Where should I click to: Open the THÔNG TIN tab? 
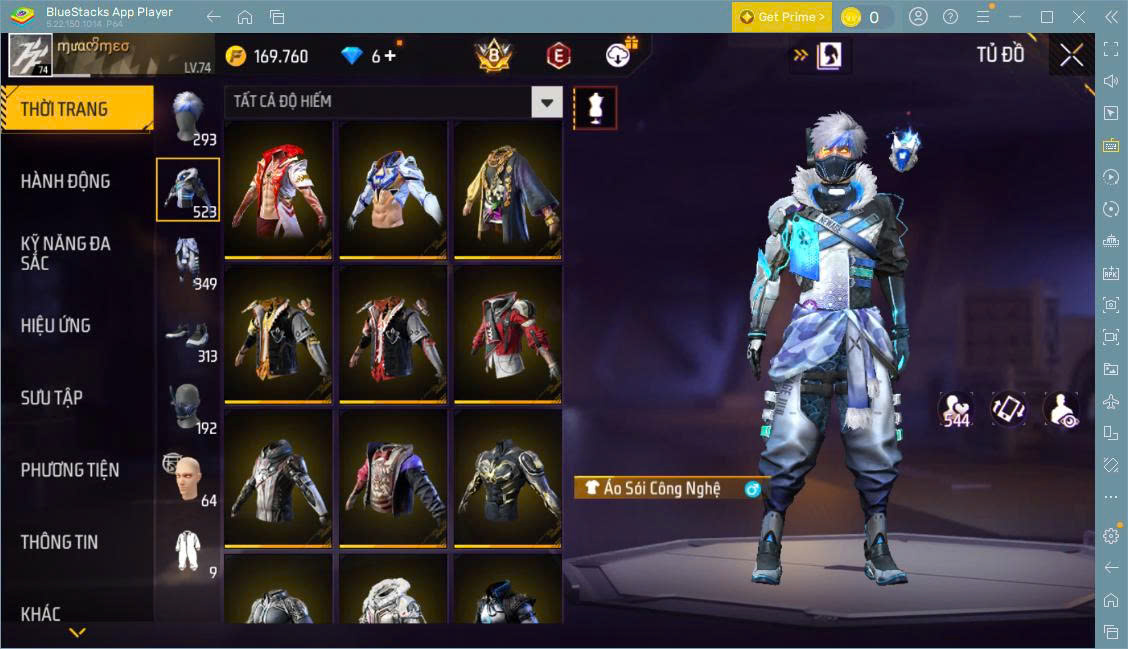coord(60,542)
